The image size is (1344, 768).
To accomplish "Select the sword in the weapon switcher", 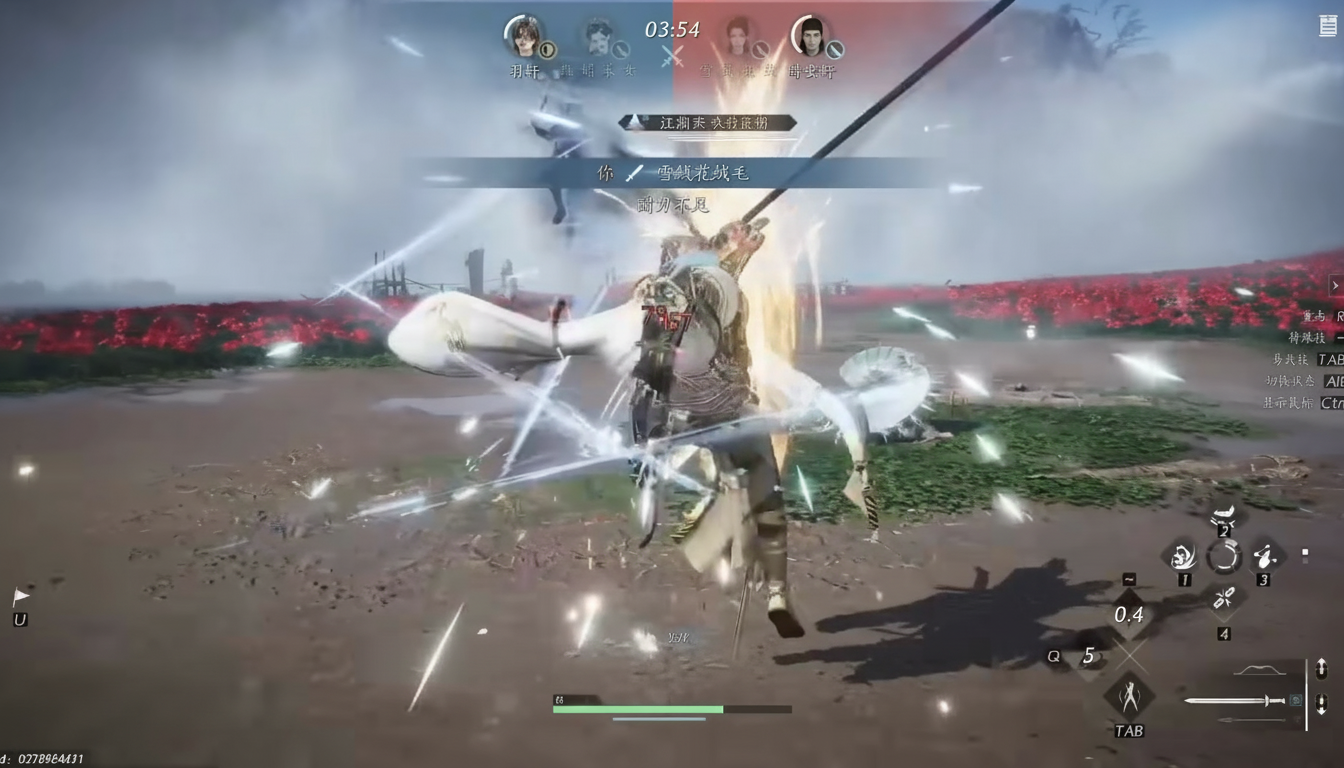I will click(1236, 700).
